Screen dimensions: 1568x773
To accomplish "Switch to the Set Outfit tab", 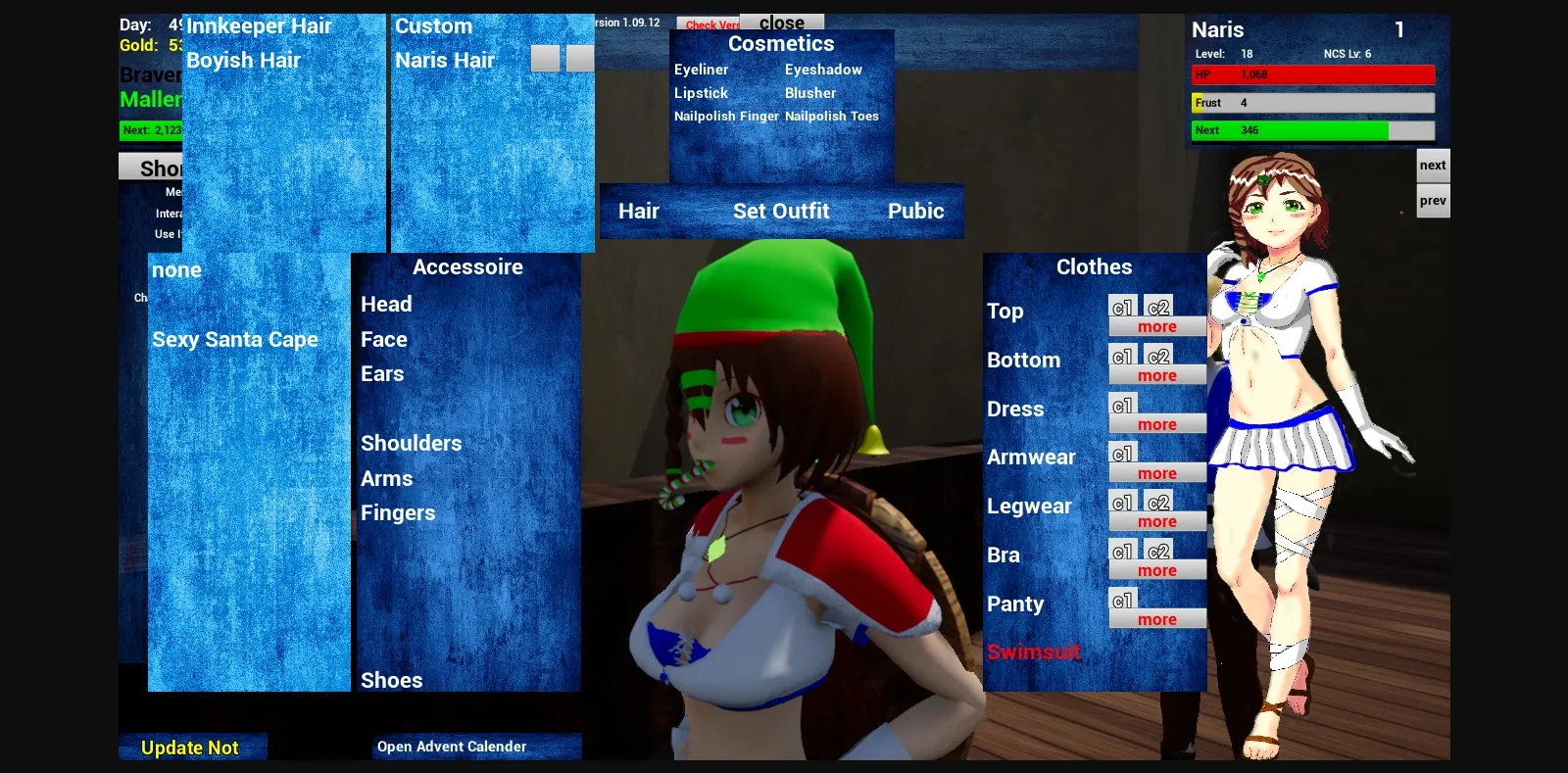I will coord(782,211).
